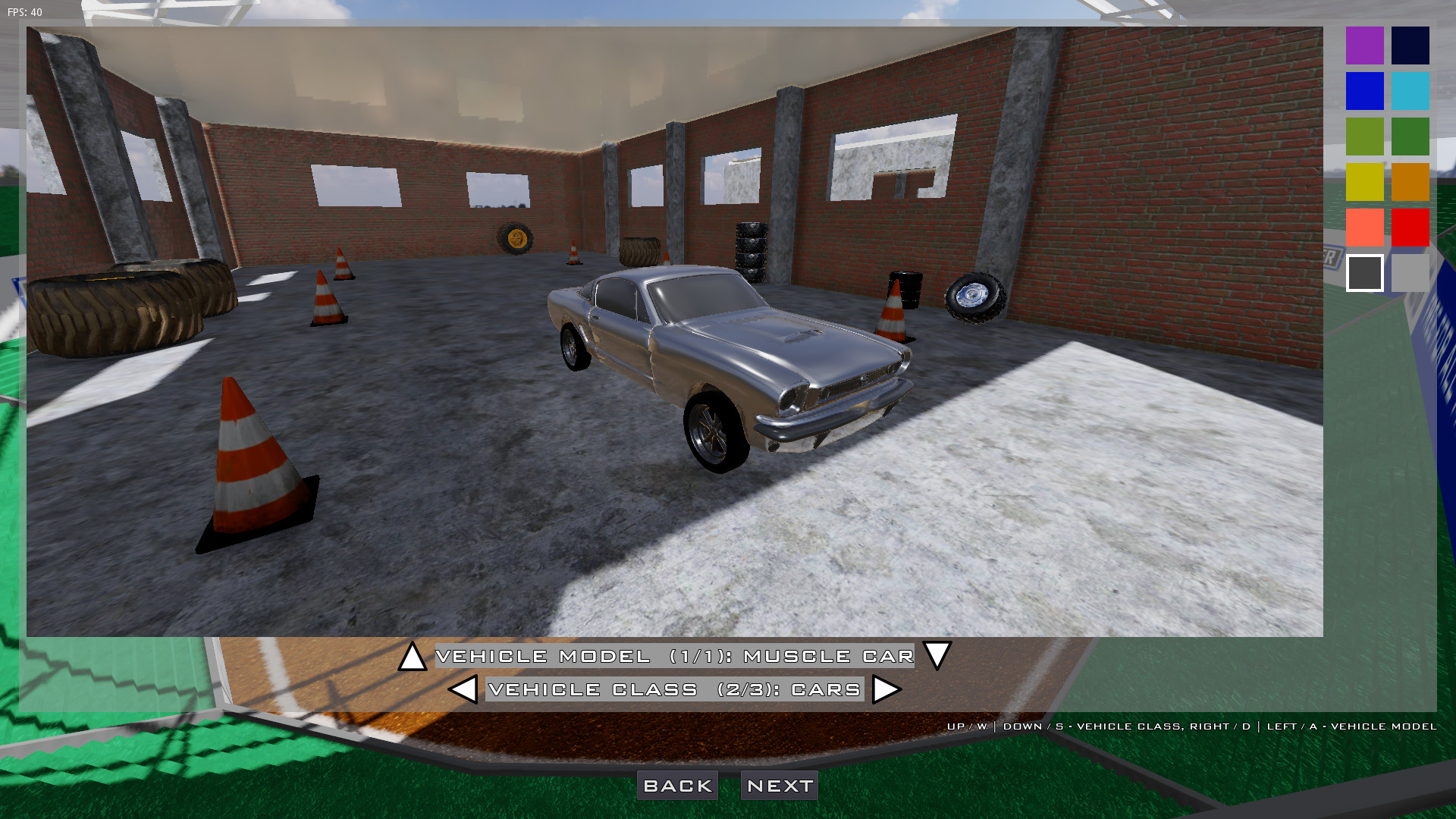Select the currently highlighted gray color swatch

click(1364, 273)
